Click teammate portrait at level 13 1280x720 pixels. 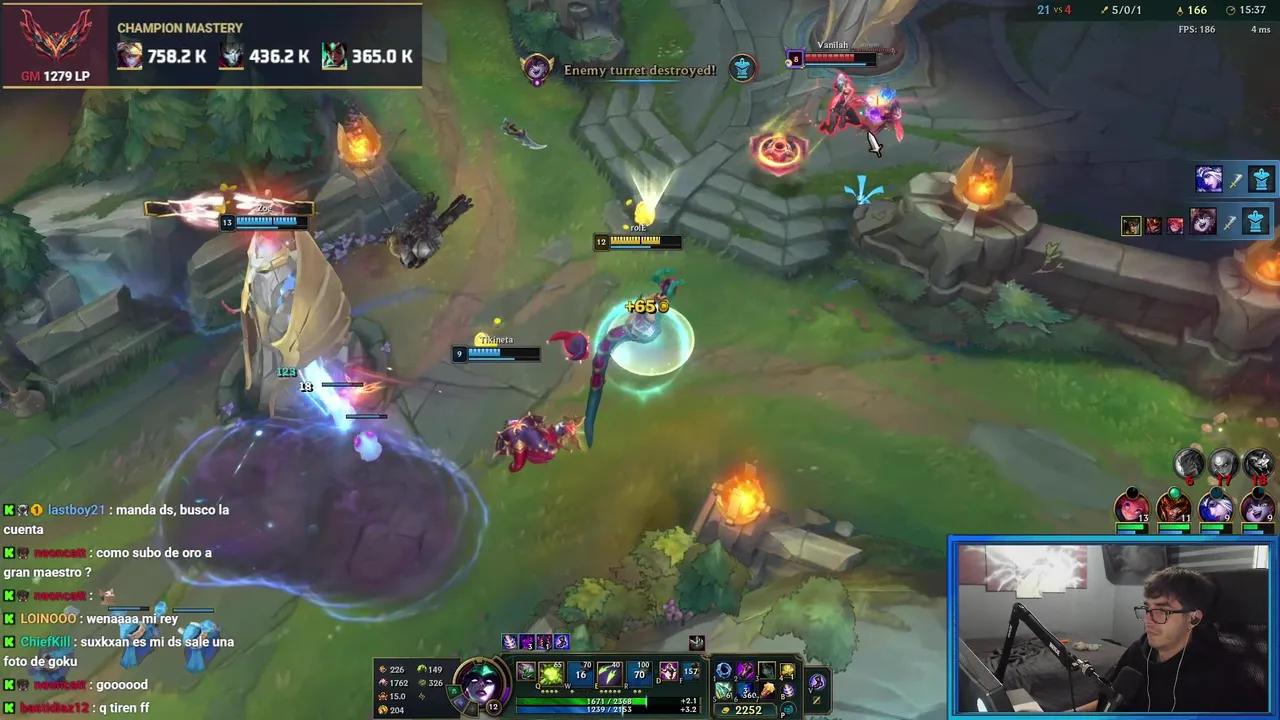click(1132, 507)
